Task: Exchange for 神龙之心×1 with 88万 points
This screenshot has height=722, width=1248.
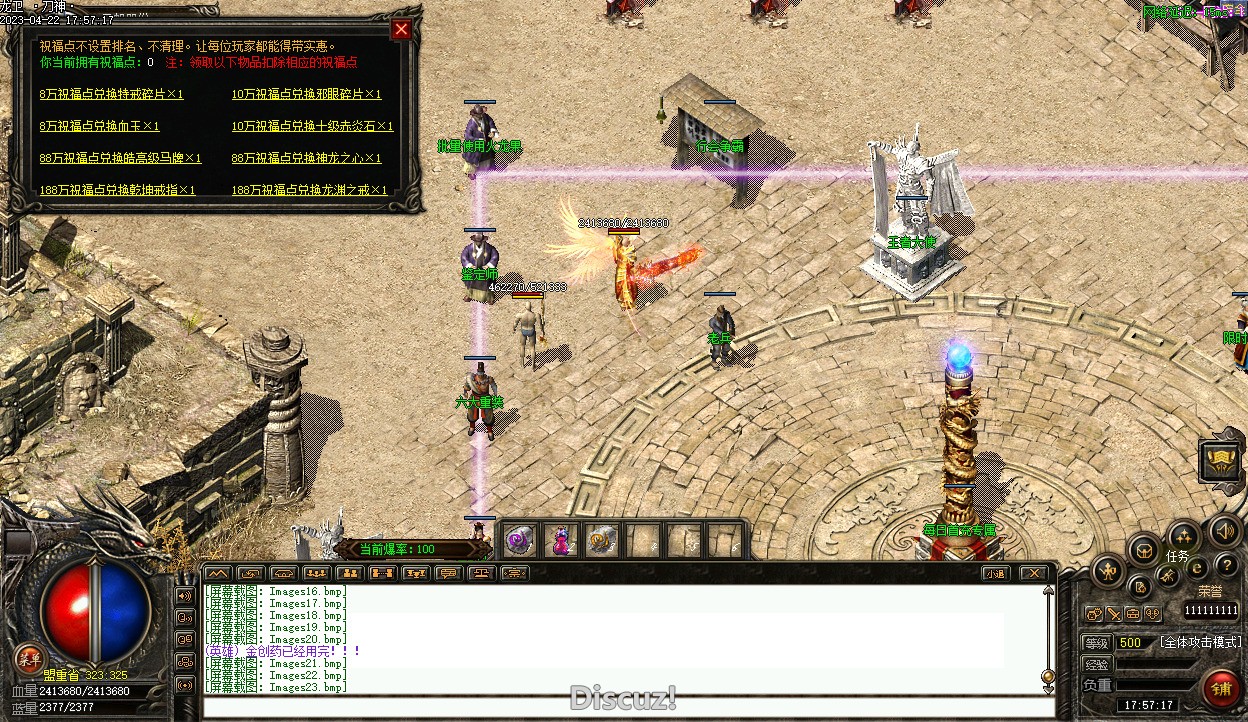Action: point(306,158)
